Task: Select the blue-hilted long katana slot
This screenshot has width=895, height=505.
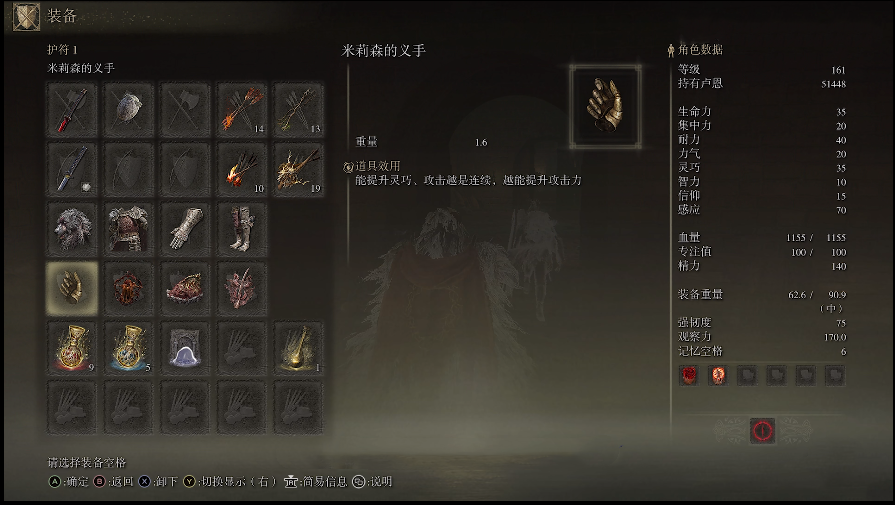Action: (x=72, y=169)
